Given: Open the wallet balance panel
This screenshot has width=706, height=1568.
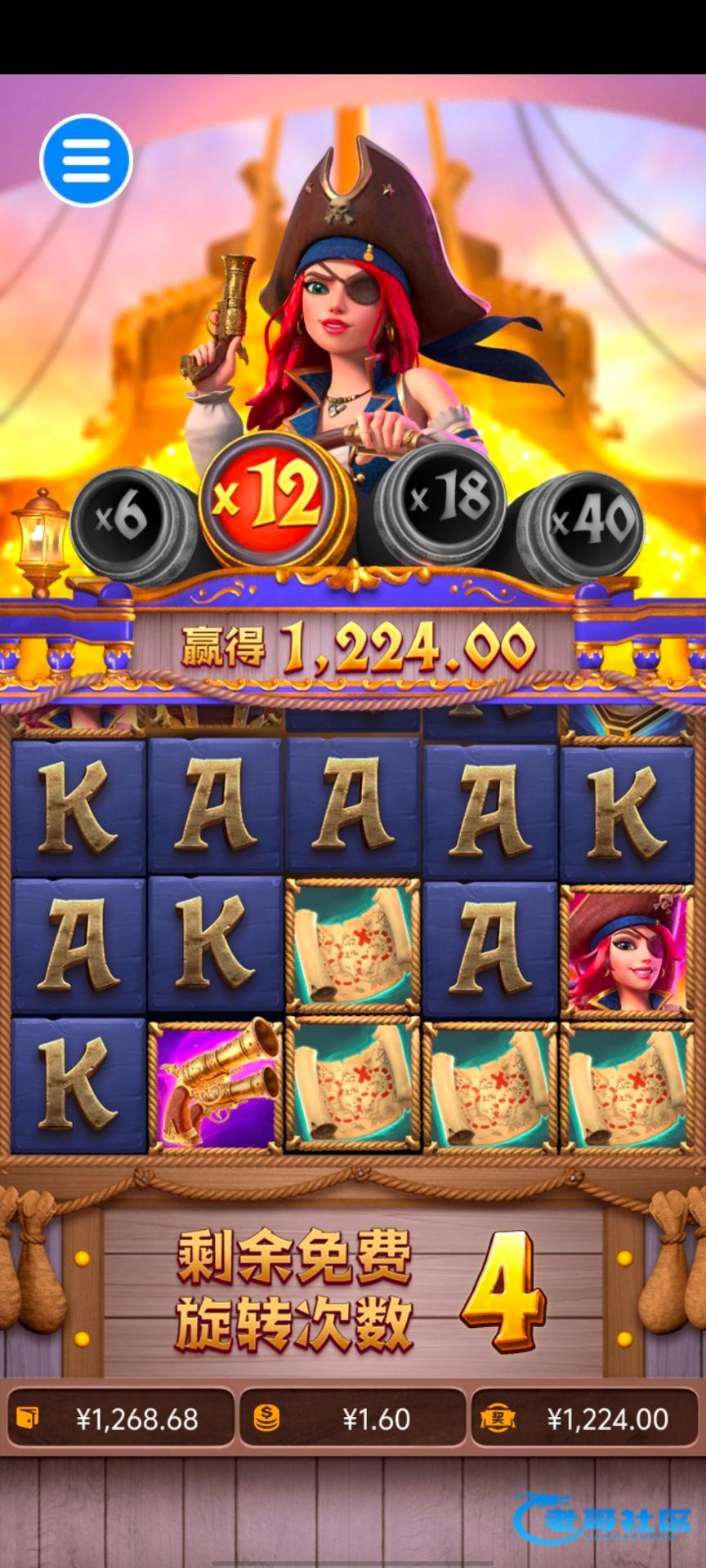Looking at the screenshot, I should 120,1419.
